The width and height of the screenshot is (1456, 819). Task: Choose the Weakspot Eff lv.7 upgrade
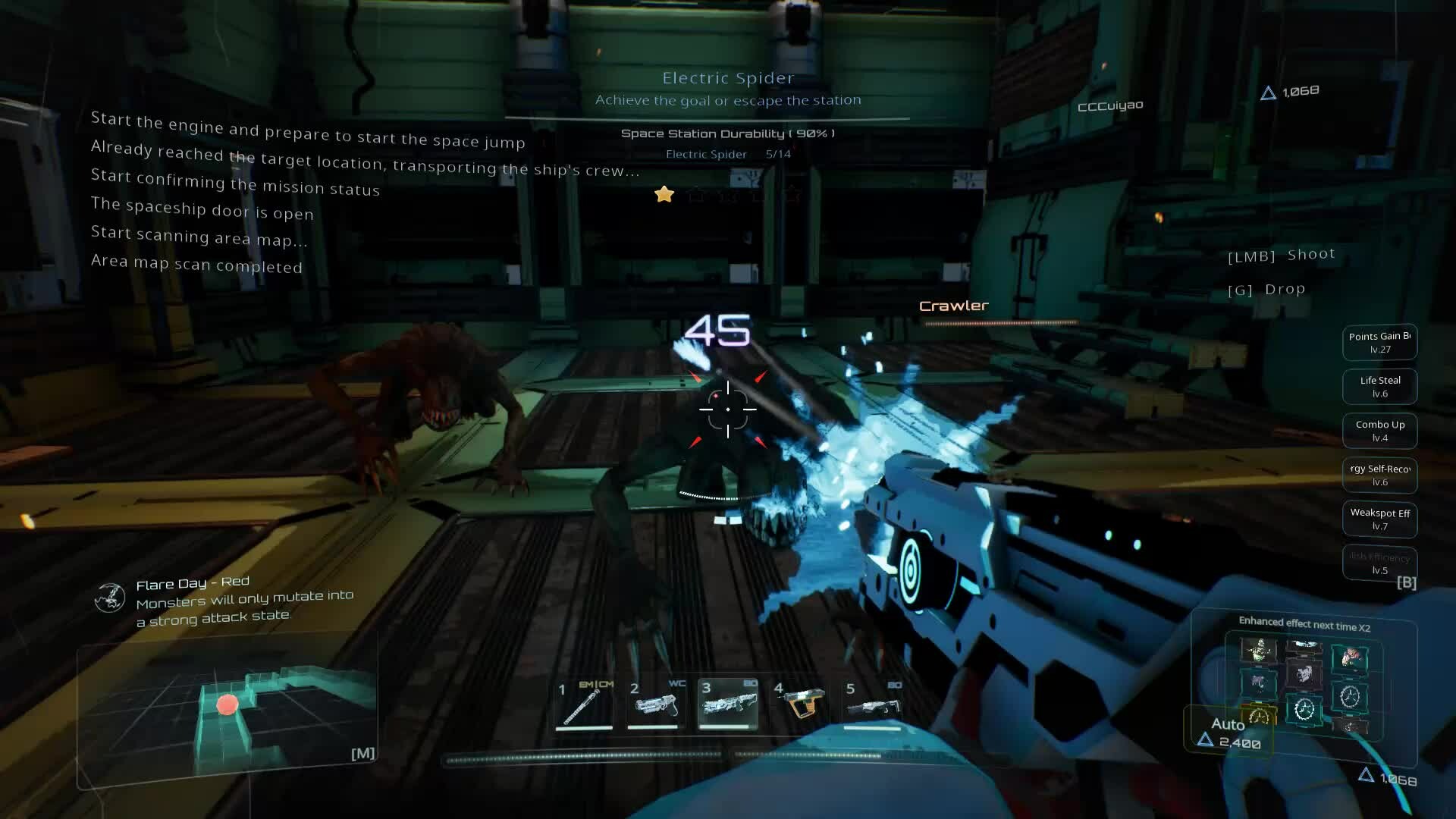(x=1379, y=519)
